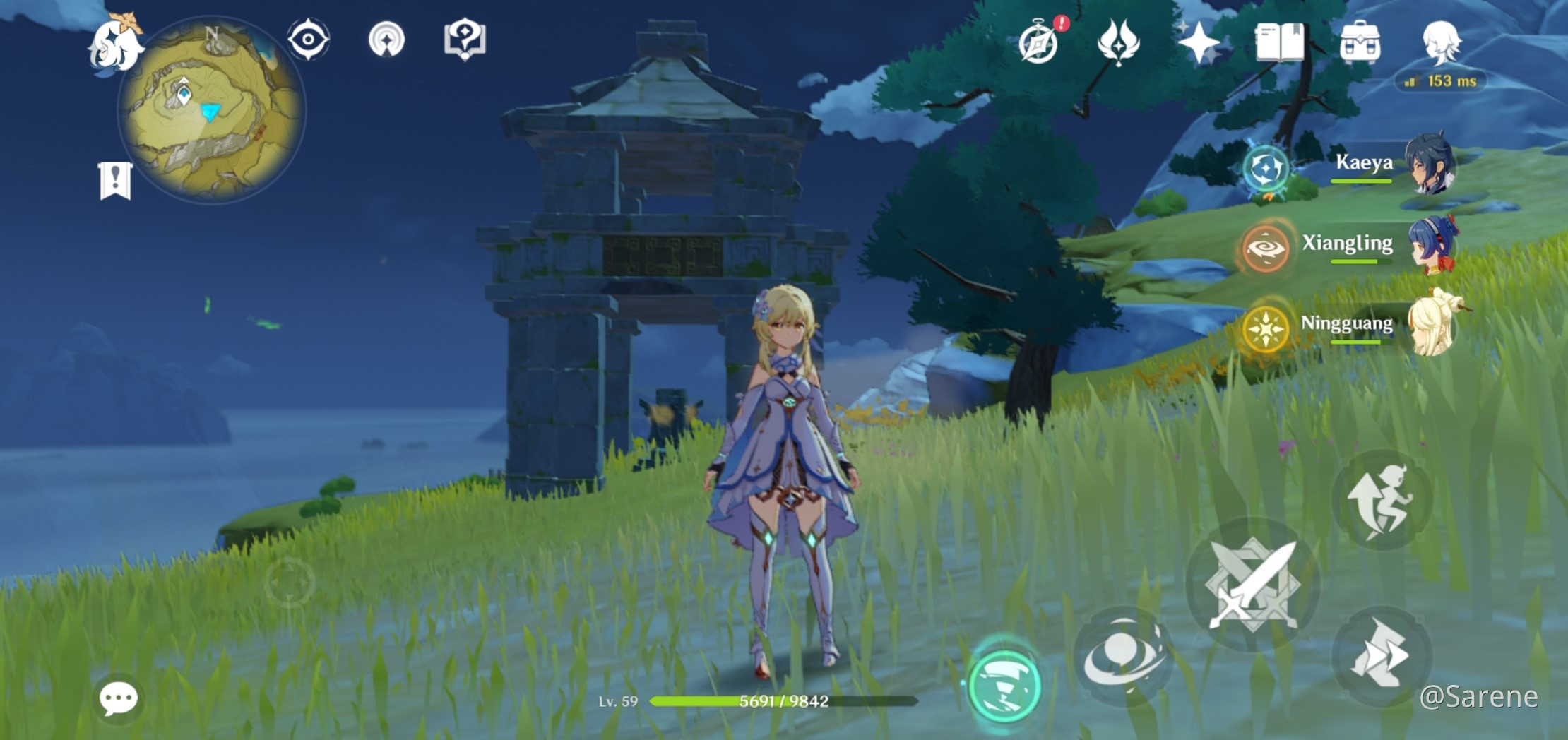Tap the sword normal attack button

pos(1252,585)
